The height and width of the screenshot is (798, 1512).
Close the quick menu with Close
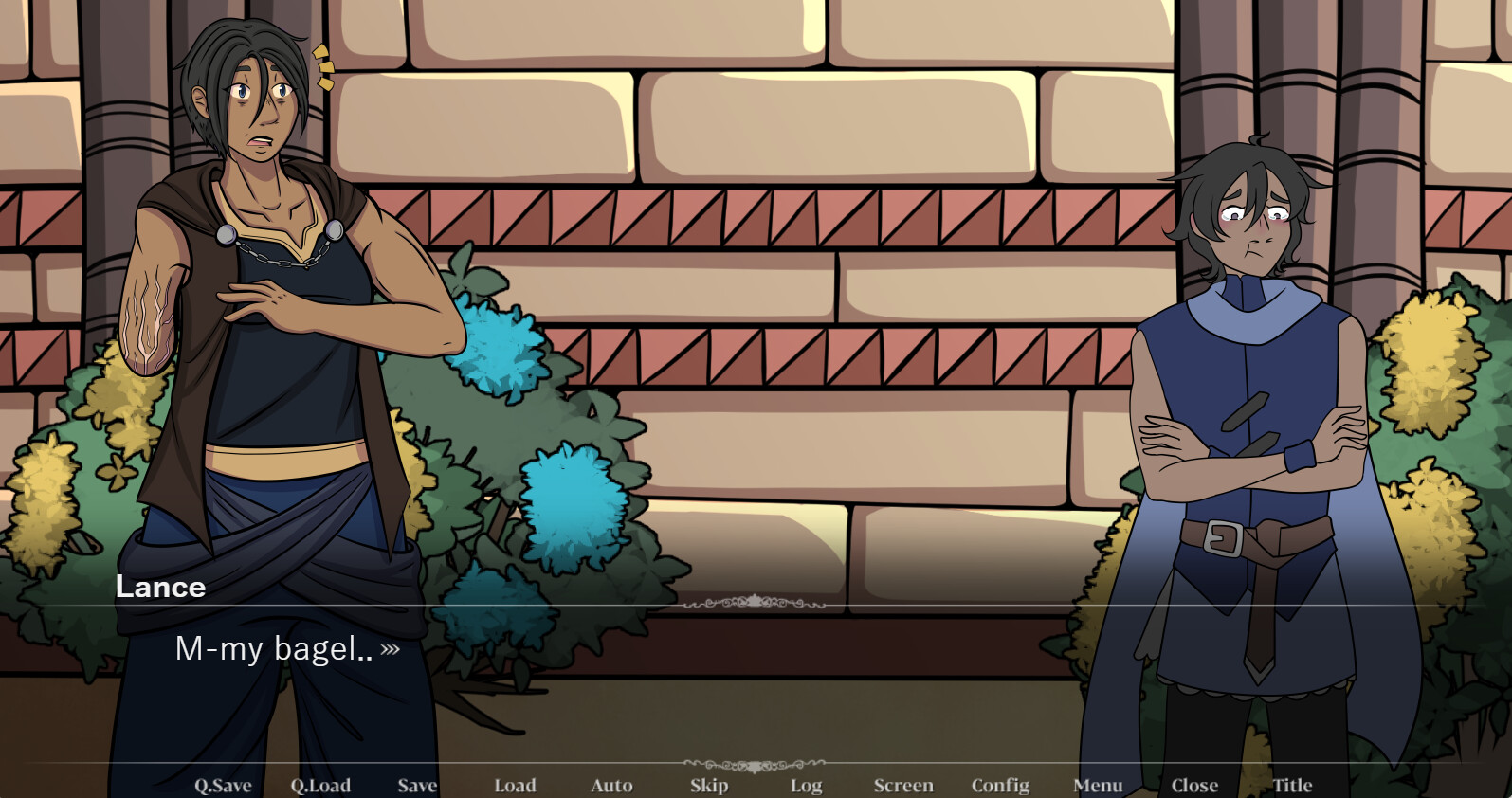[1194, 786]
